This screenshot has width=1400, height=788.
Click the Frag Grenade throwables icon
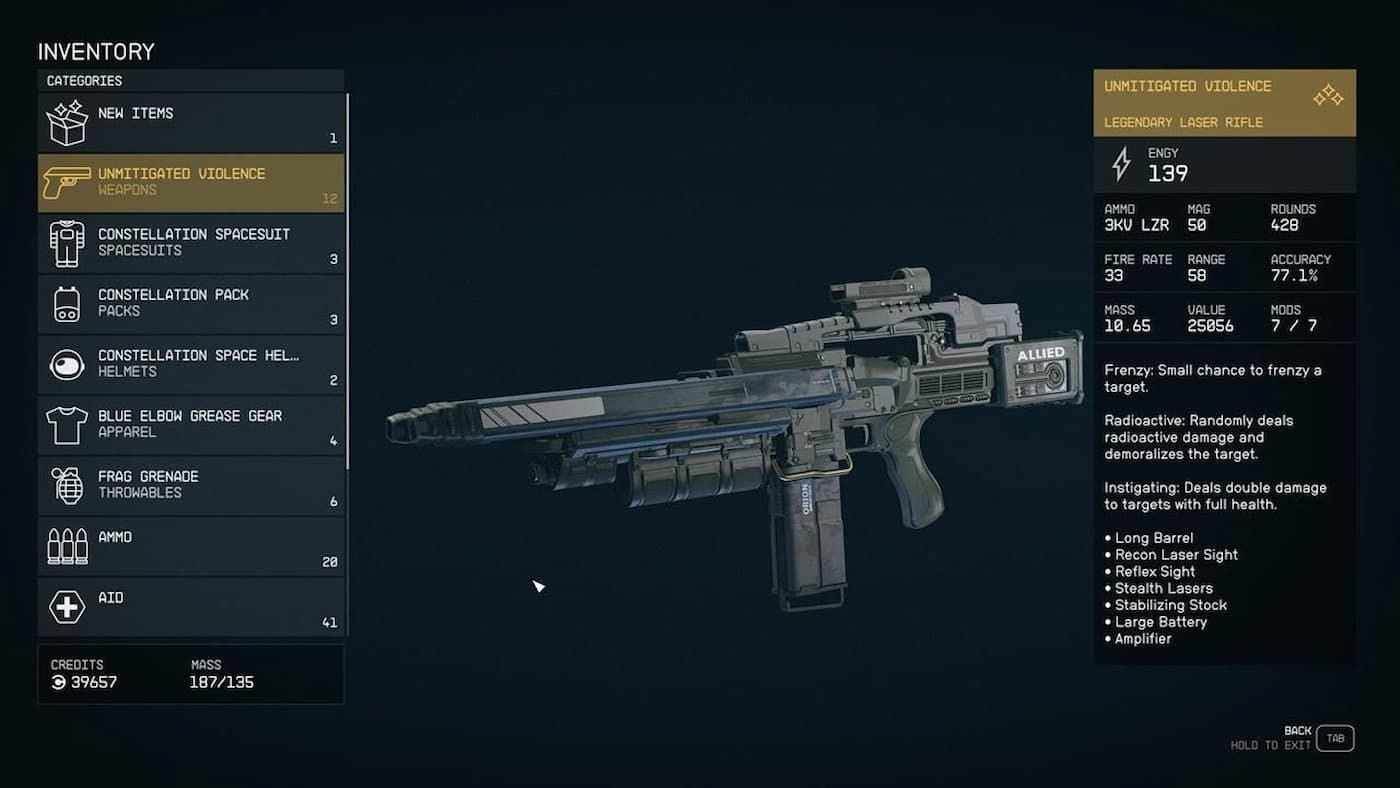click(x=66, y=485)
